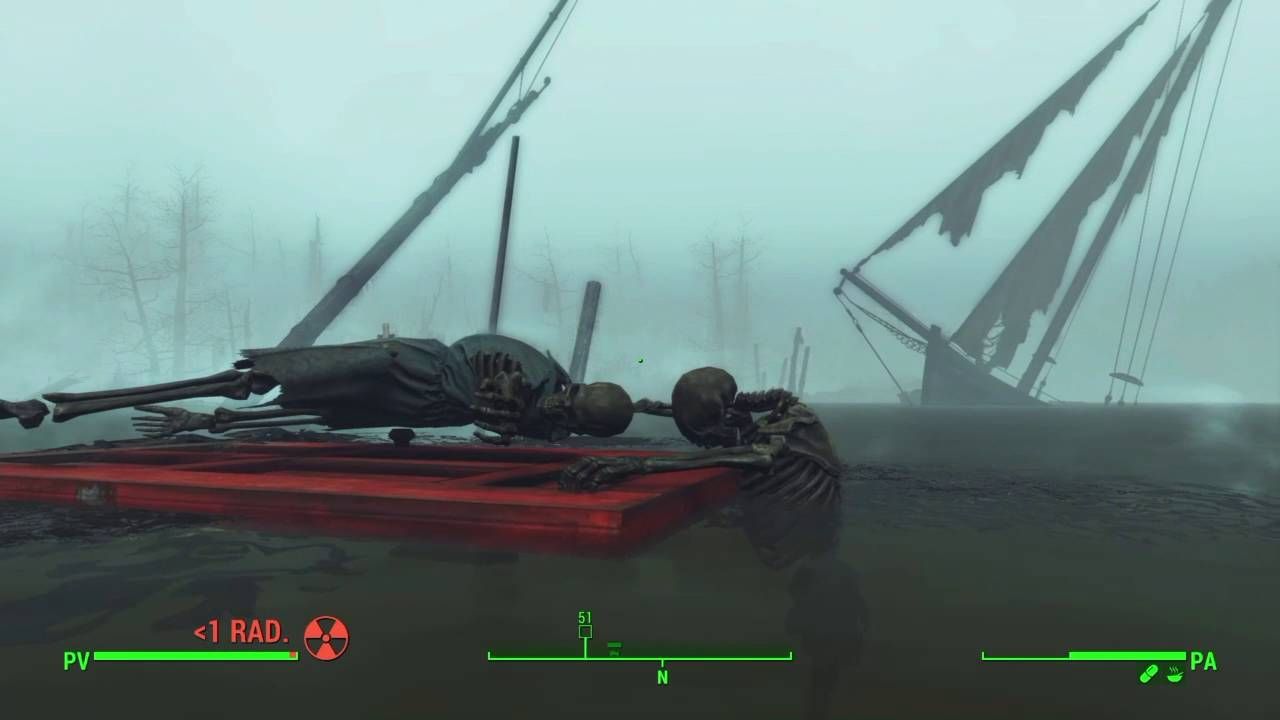Viewport: 1280px width, 720px height.
Task: Click the red depleted tip of the health bar
Action: coord(293,654)
